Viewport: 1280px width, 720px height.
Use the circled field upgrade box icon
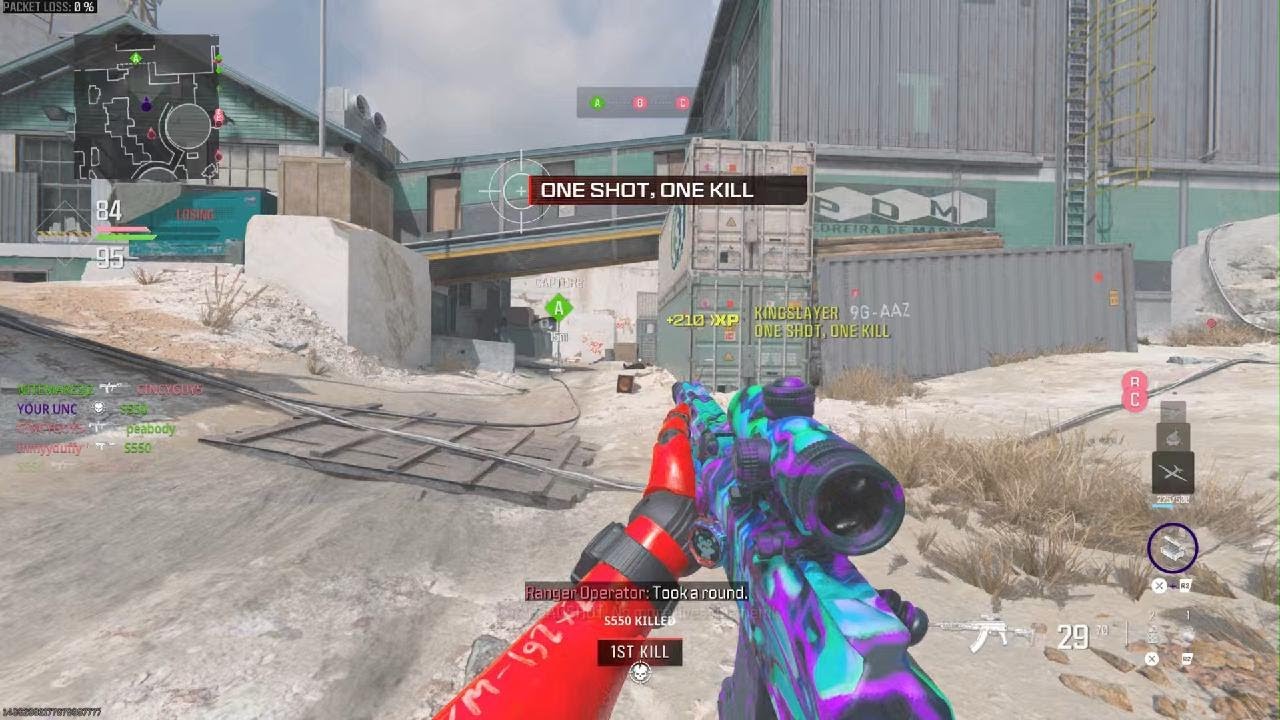tap(1172, 547)
